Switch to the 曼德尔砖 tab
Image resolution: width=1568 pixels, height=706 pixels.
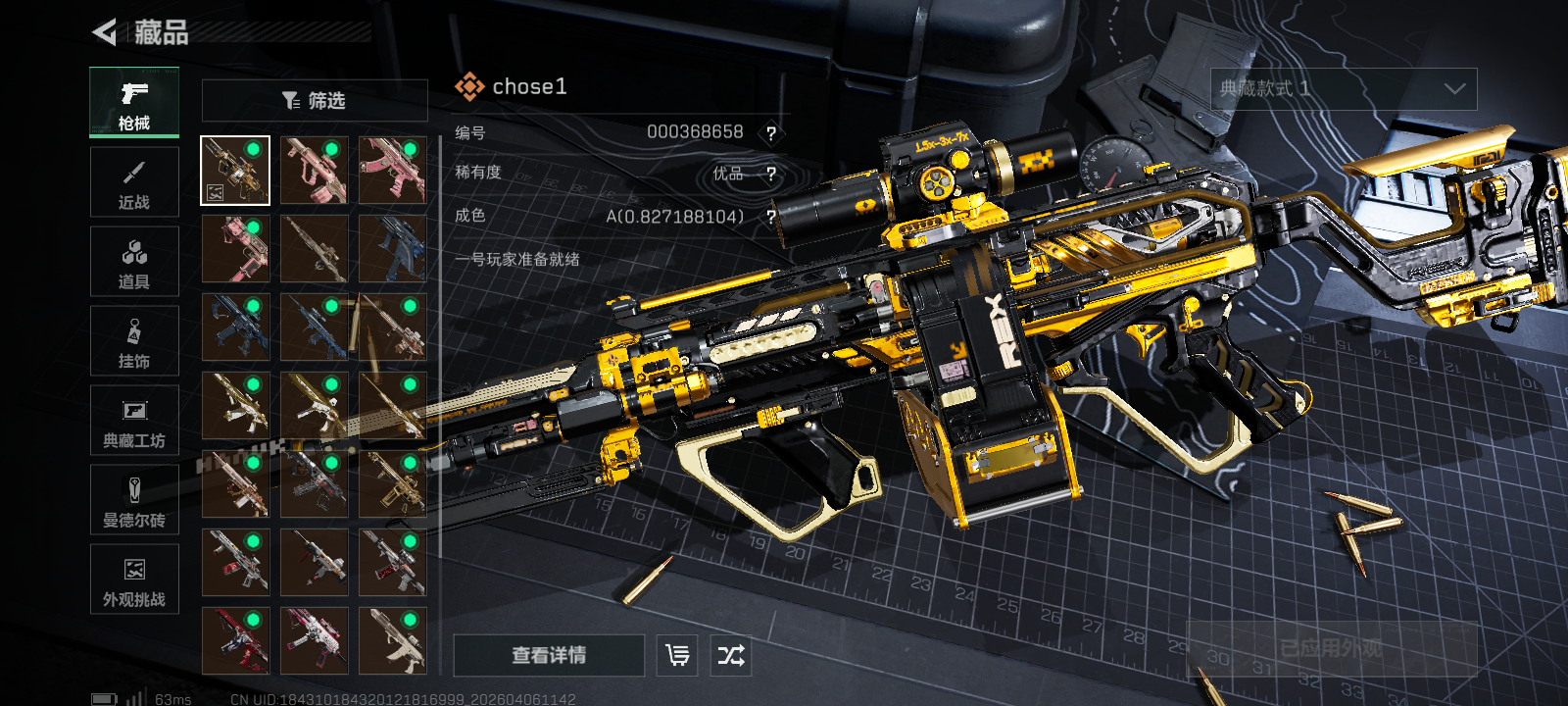coord(134,500)
